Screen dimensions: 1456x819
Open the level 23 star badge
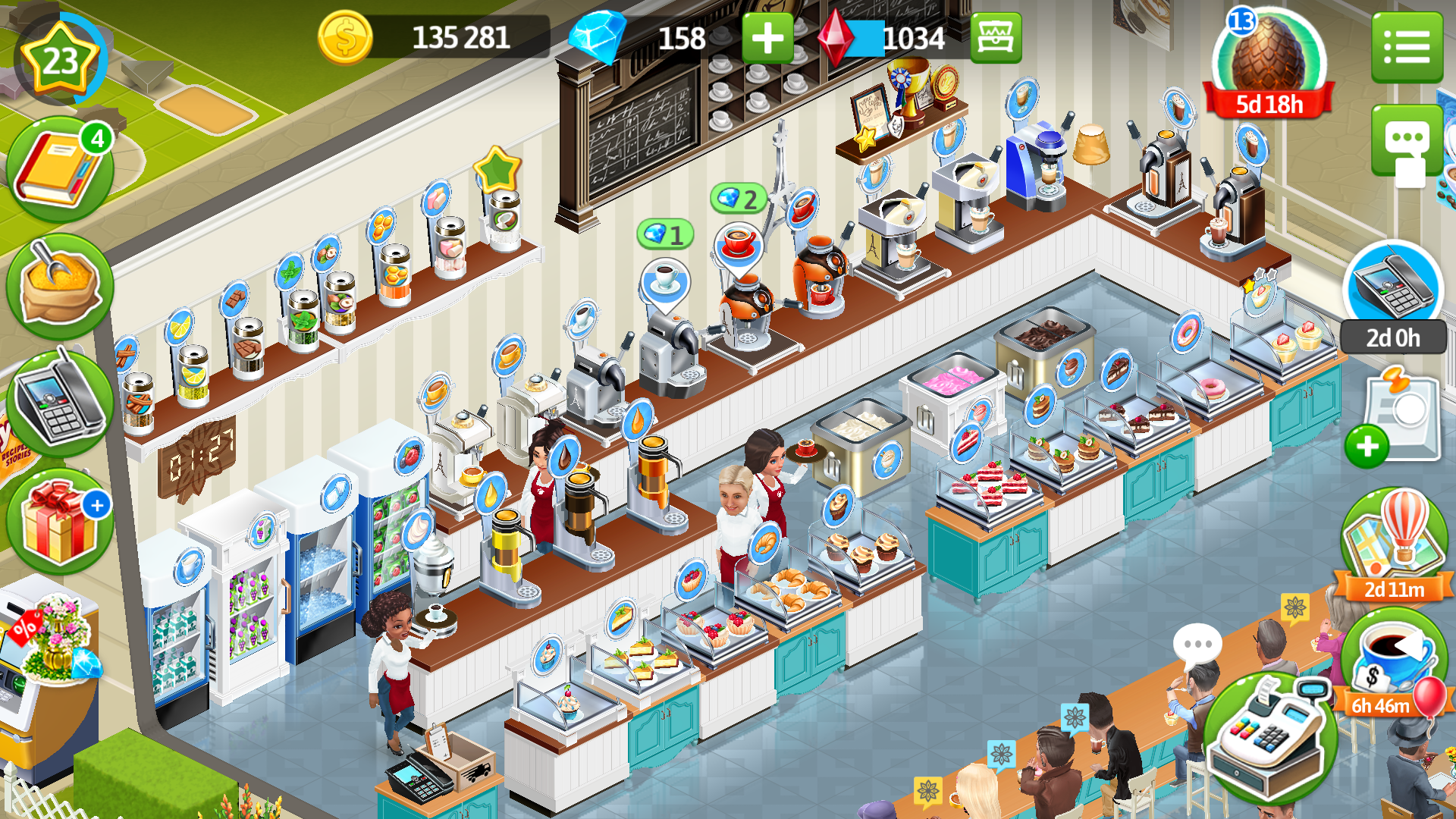pos(60,60)
